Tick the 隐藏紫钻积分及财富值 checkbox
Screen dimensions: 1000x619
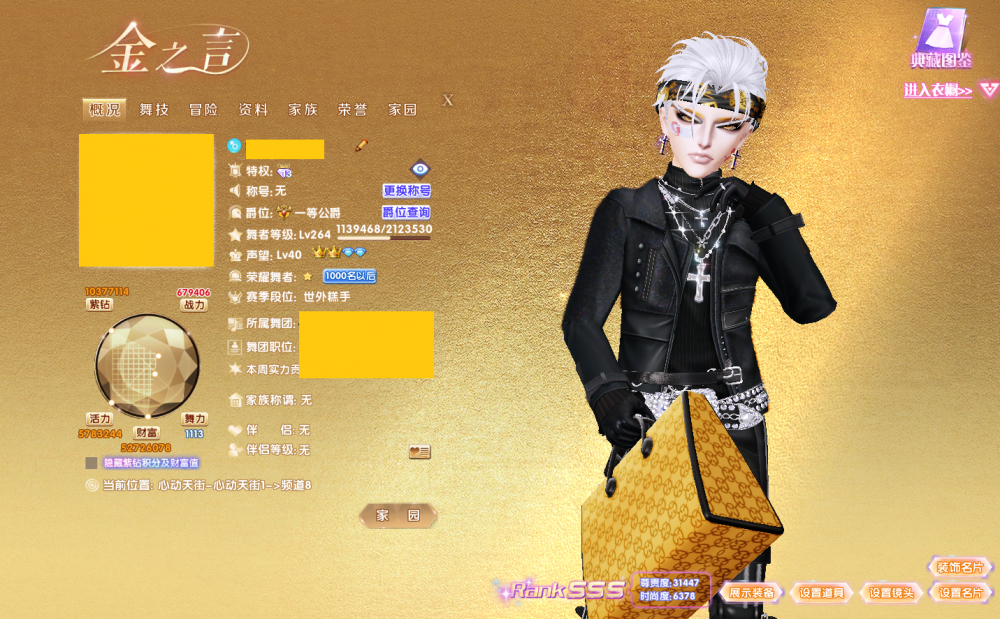click(x=92, y=463)
